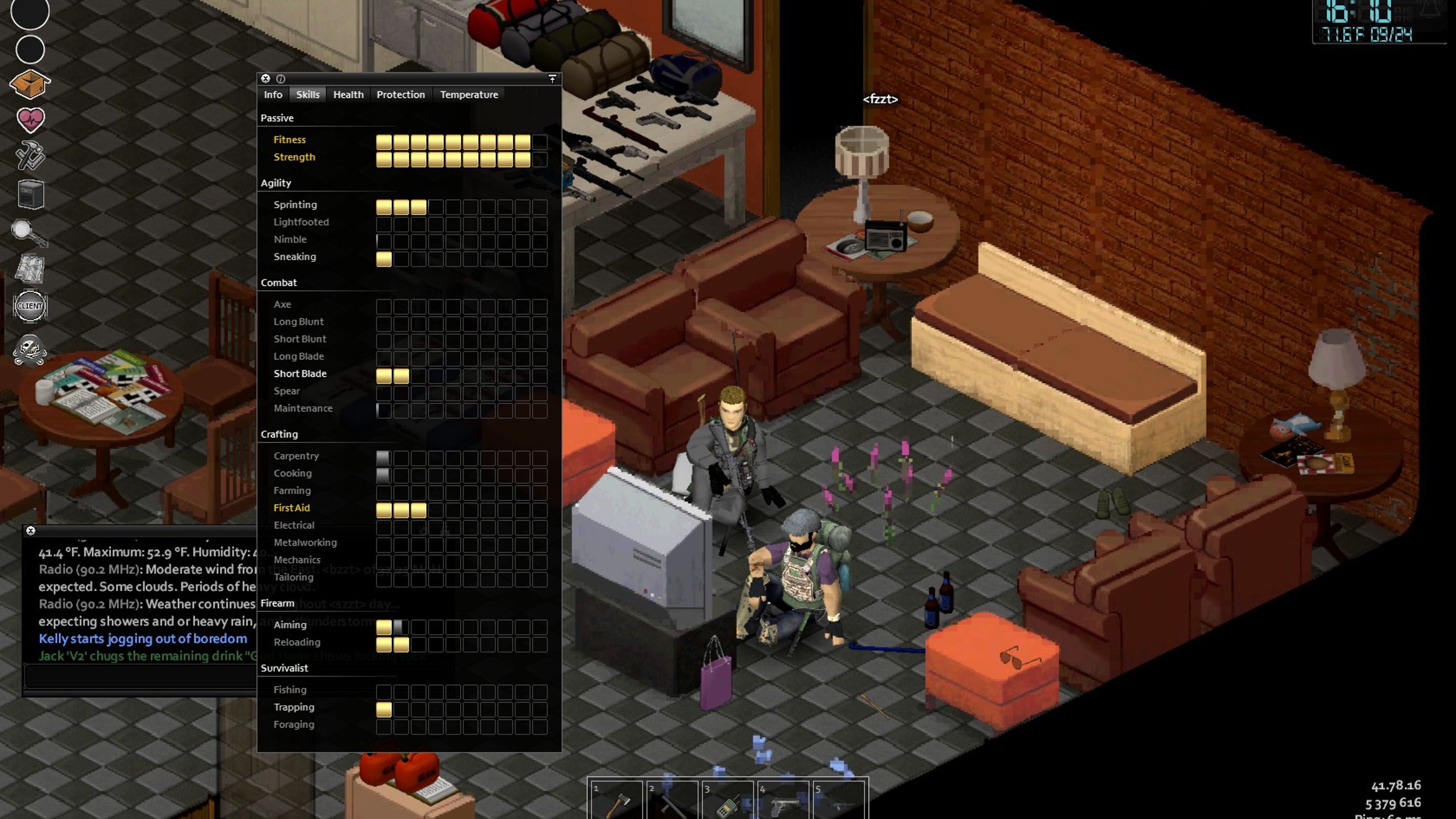
Task: Switch to the Info tab
Action: pyautogui.click(x=273, y=94)
